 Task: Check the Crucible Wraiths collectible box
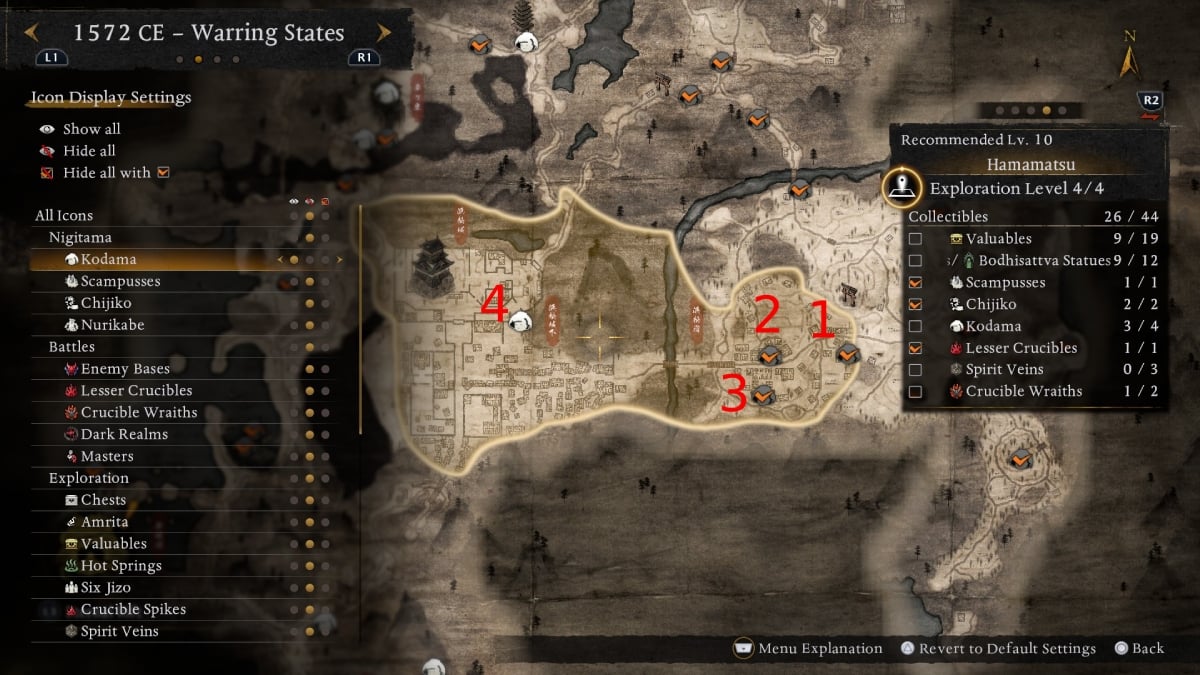(x=915, y=392)
